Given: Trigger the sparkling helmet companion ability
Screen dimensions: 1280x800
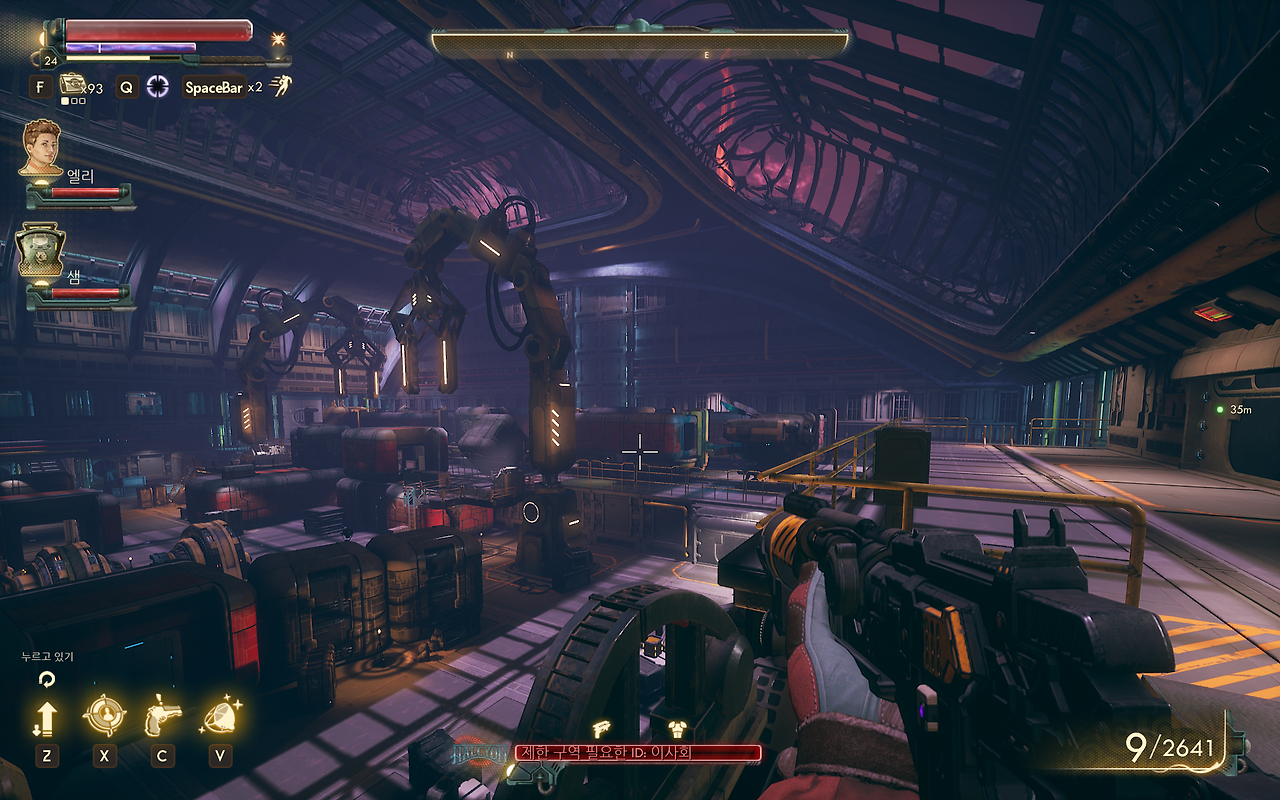Looking at the screenshot, I should (219, 716).
